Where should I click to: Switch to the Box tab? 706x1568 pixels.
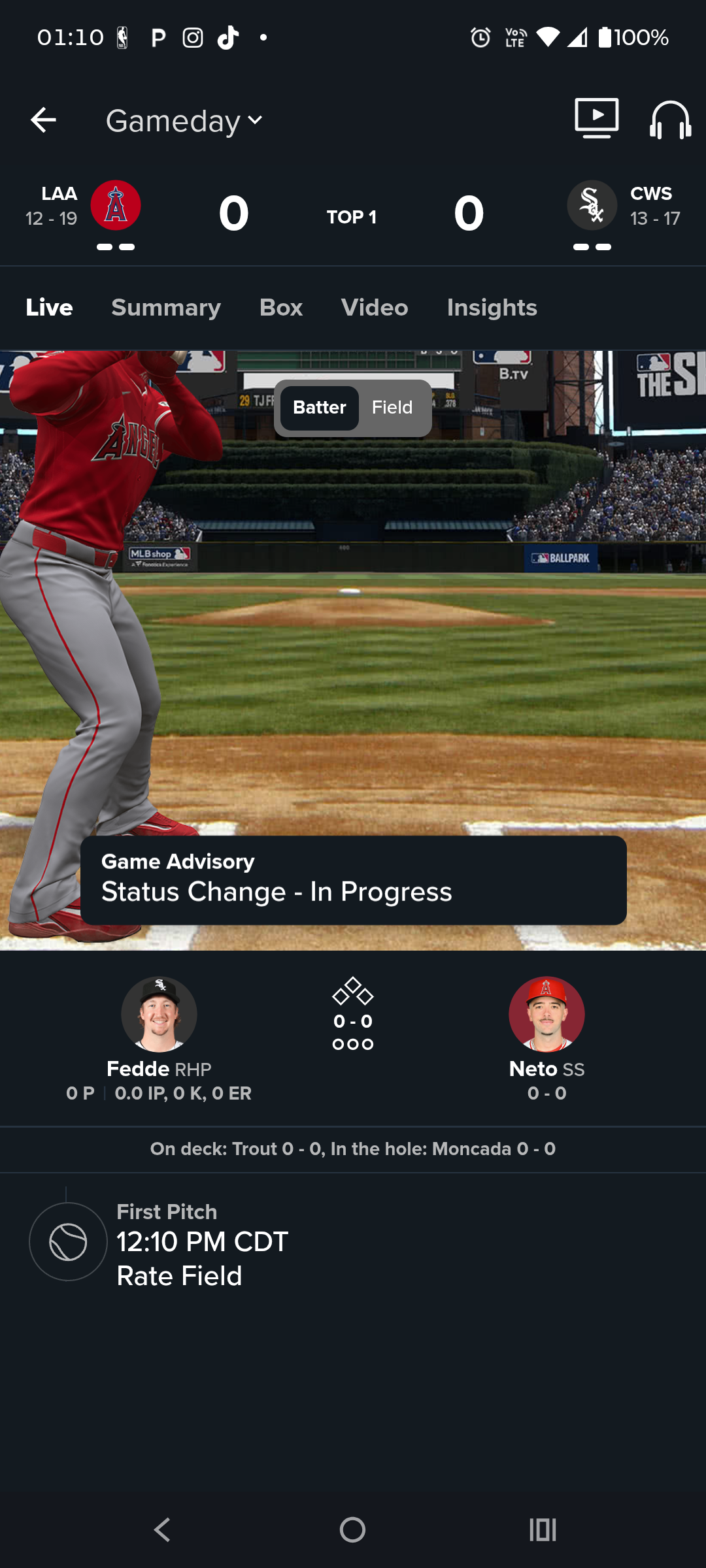(x=281, y=308)
